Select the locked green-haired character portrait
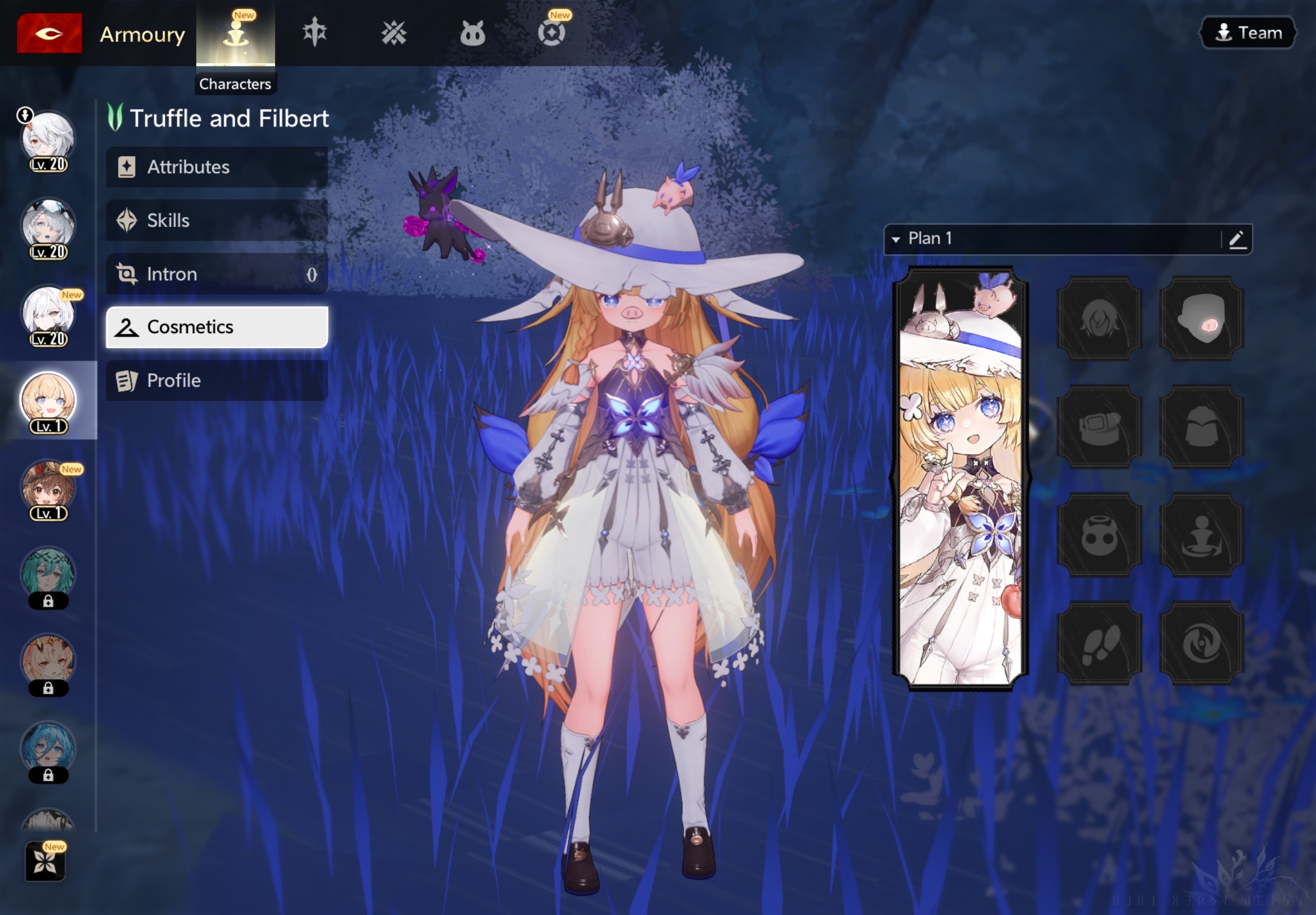The height and width of the screenshot is (915, 1316). coord(48,575)
